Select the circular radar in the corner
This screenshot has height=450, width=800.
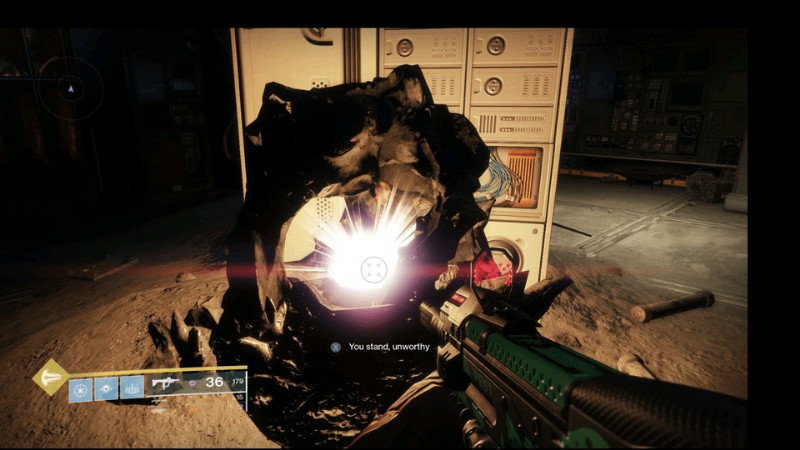tap(70, 89)
